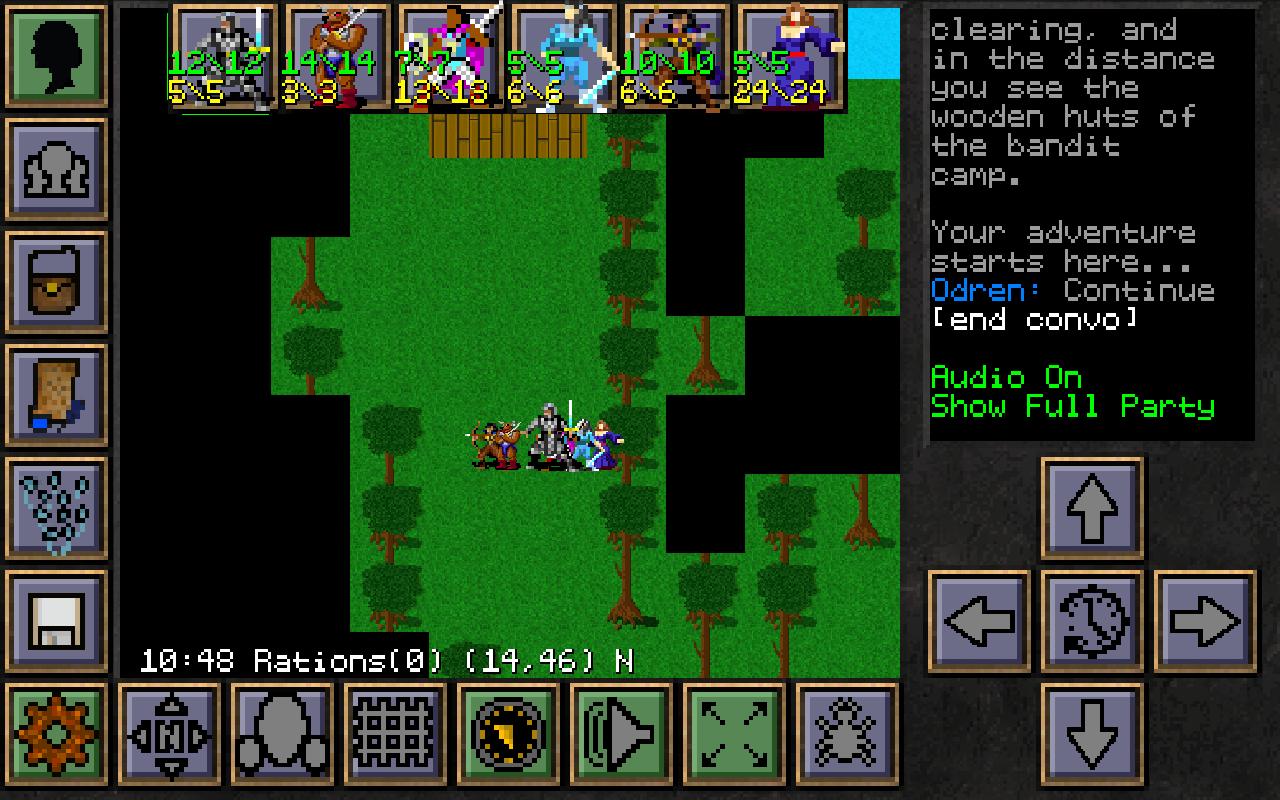This screenshot has height=800, width=1280.
Task: Open the party management screen
Action: coord(57,167)
